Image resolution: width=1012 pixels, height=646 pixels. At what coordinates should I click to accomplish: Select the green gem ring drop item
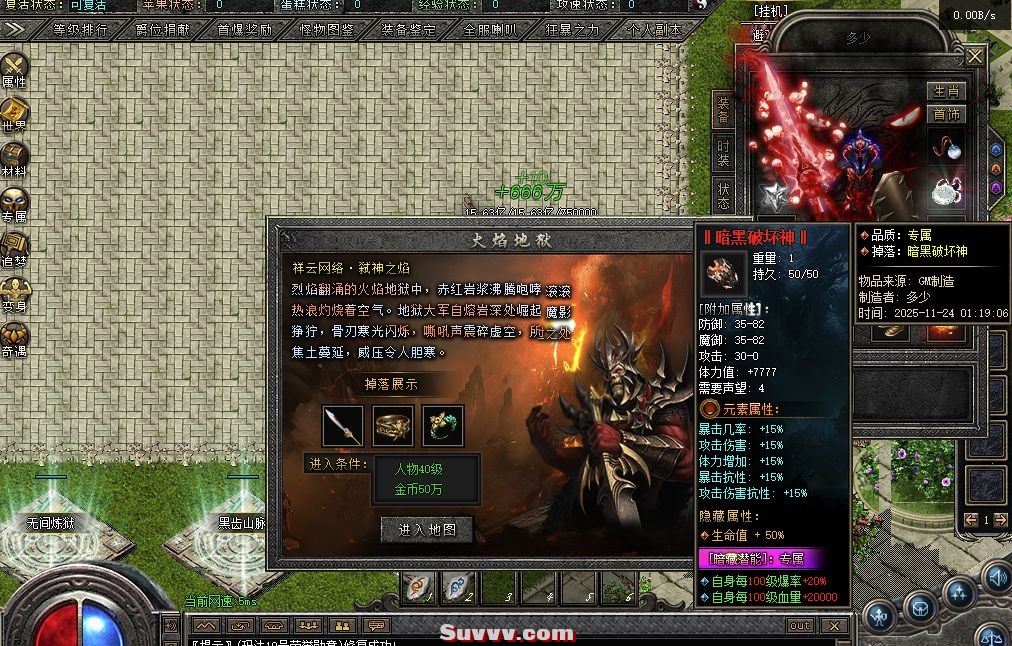[x=442, y=426]
